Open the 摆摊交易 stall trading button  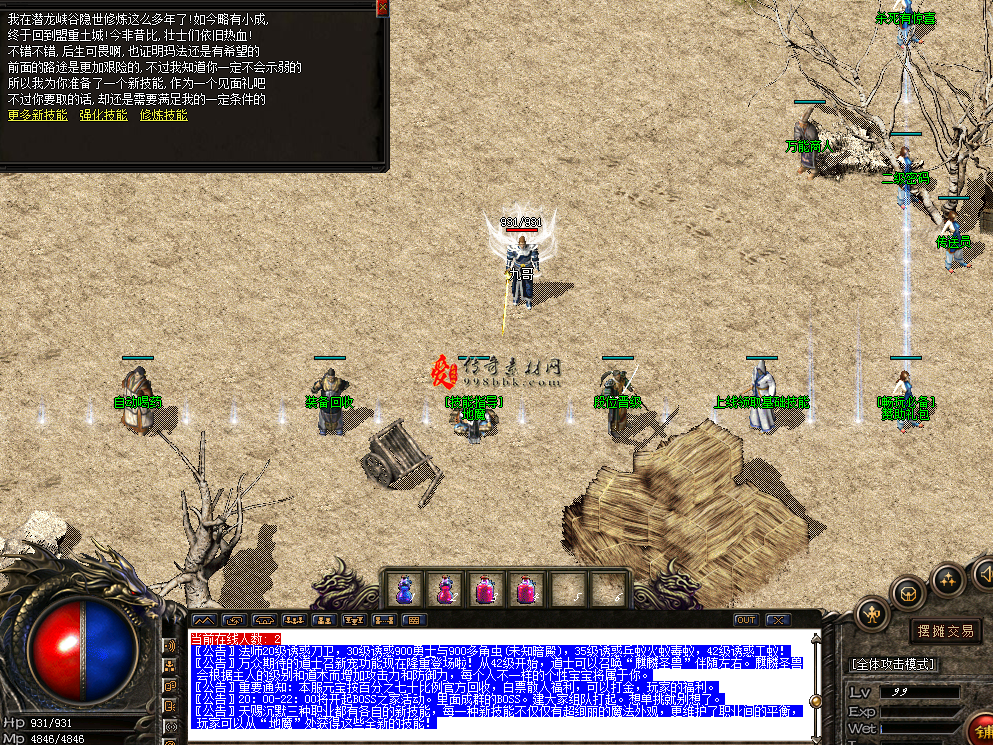click(x=945, y=630)
